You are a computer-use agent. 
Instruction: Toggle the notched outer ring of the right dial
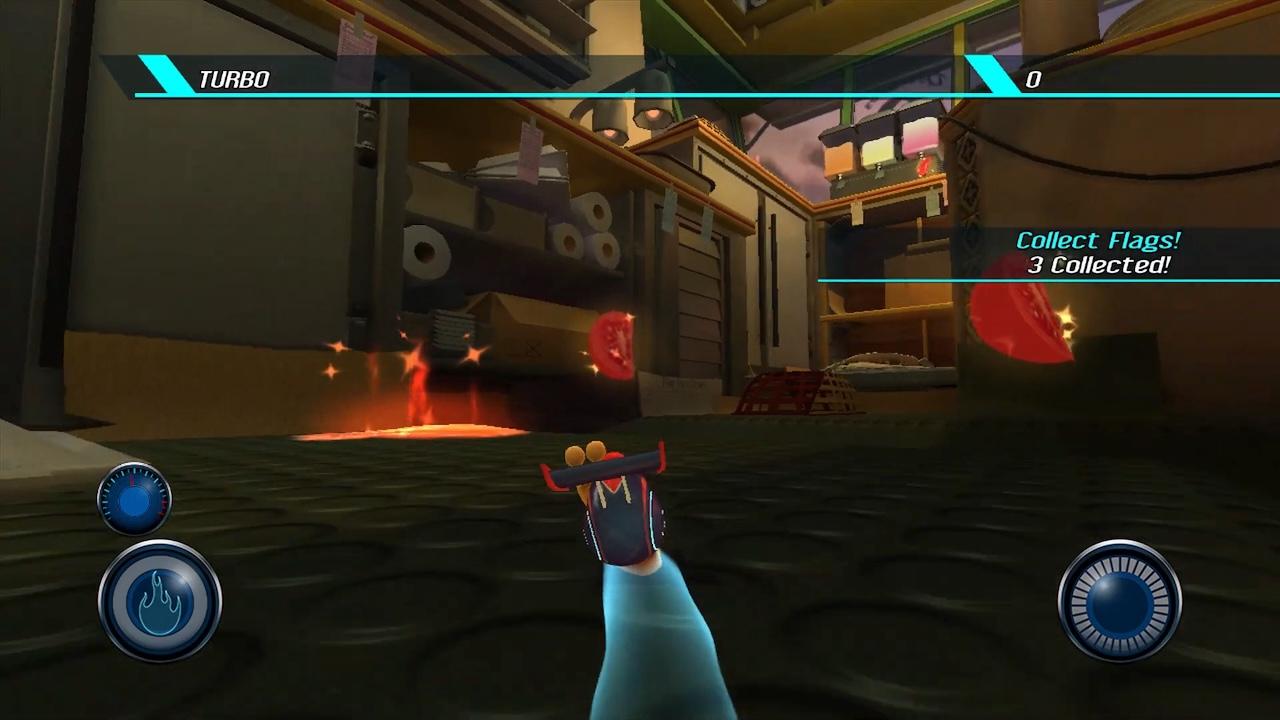[x=1117, y=598]
